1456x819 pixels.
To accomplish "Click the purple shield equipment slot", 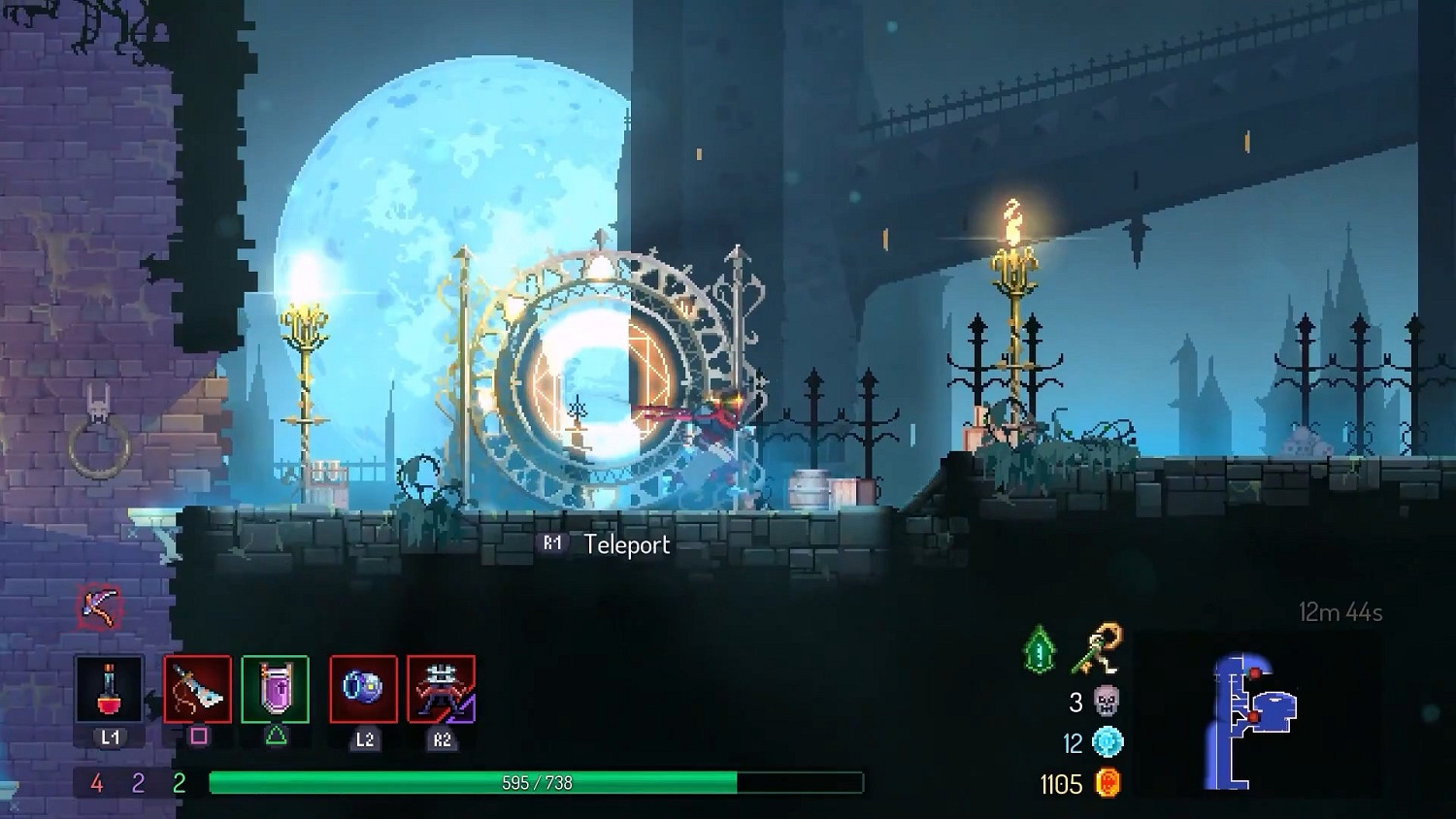I will pos(275,691).
